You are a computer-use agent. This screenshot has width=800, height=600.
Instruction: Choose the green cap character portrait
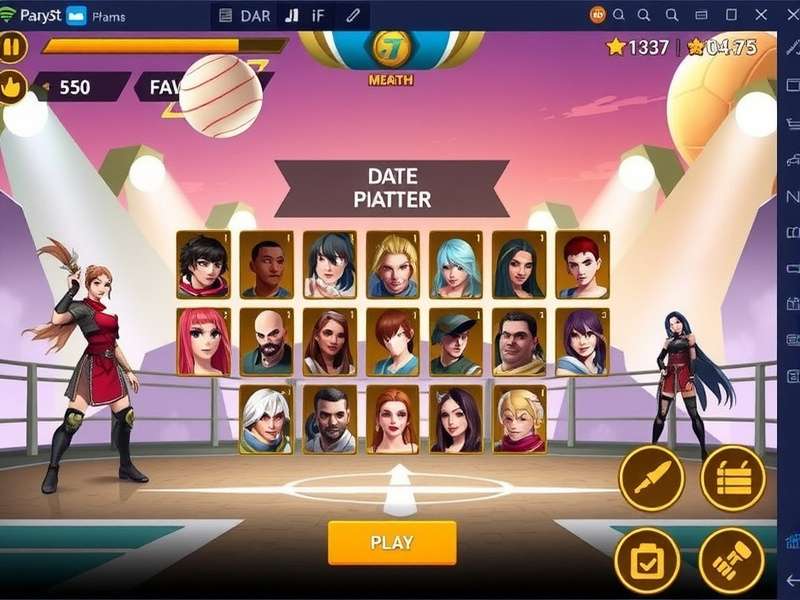(x=456, y=341)
